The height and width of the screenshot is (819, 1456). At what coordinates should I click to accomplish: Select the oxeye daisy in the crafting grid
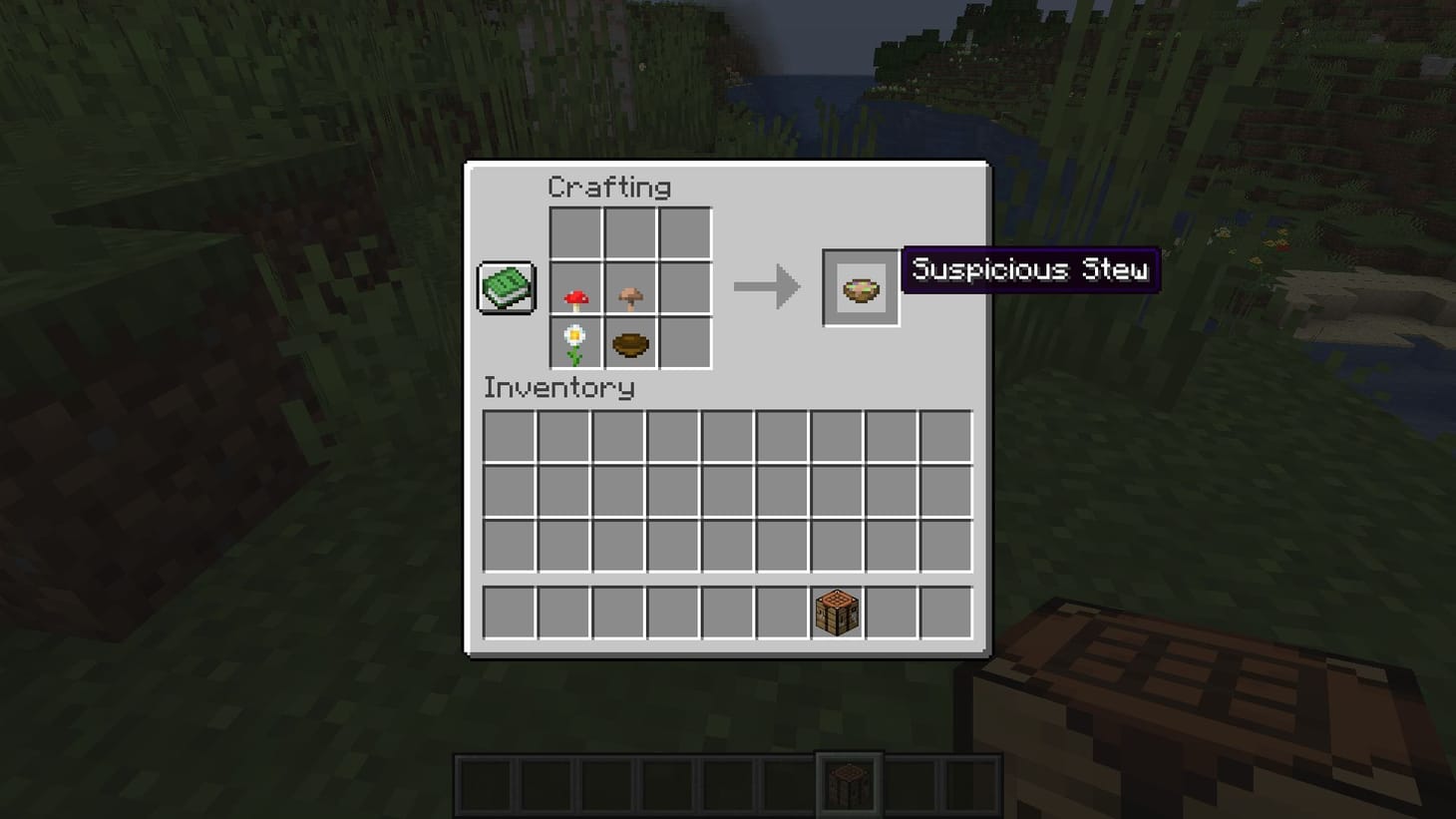pos(575,343)
